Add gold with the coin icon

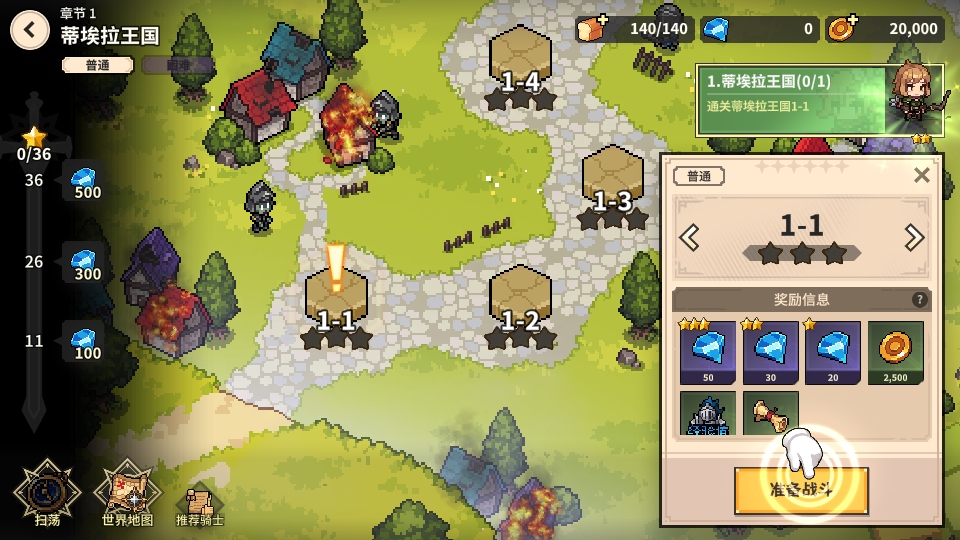(840, 29)
